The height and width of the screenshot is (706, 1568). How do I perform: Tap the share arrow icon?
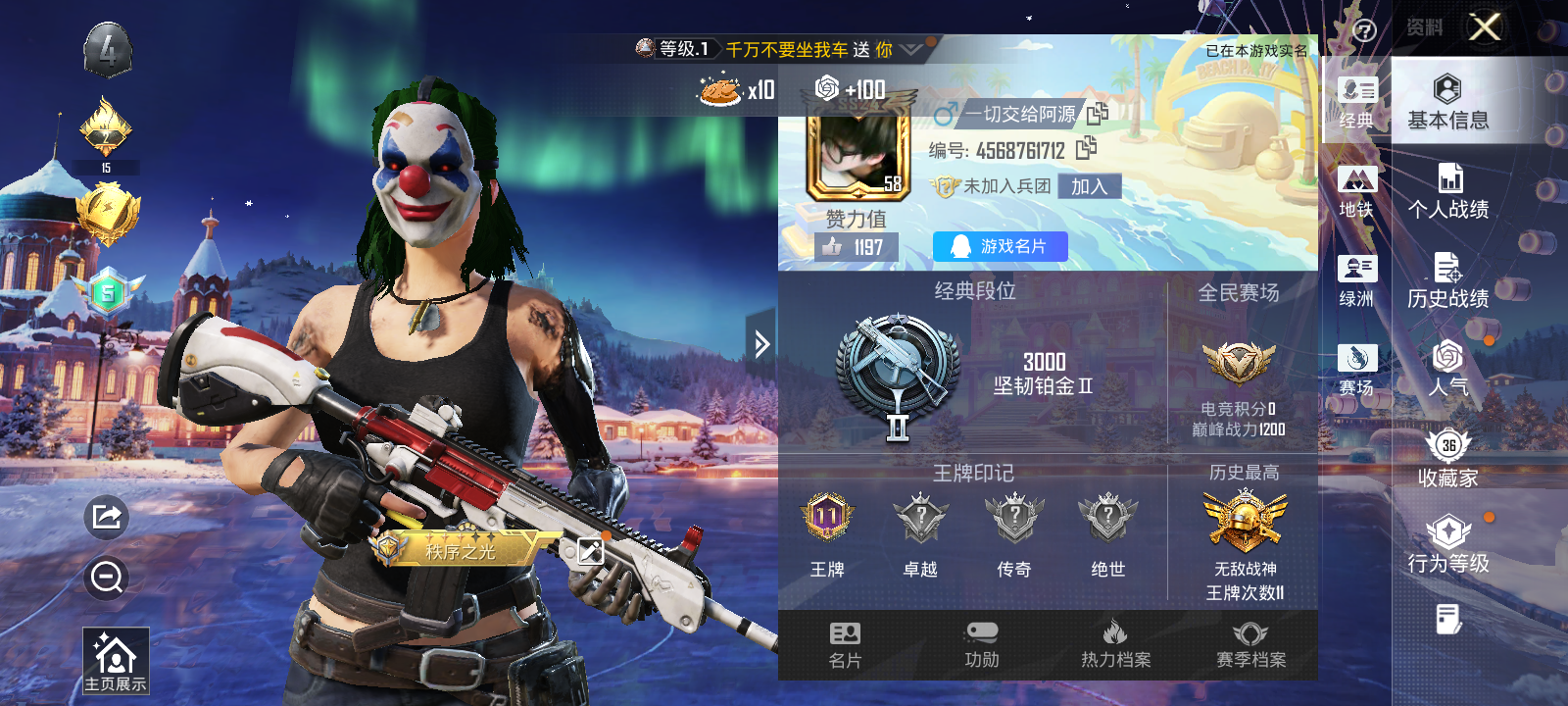[107, 516]
